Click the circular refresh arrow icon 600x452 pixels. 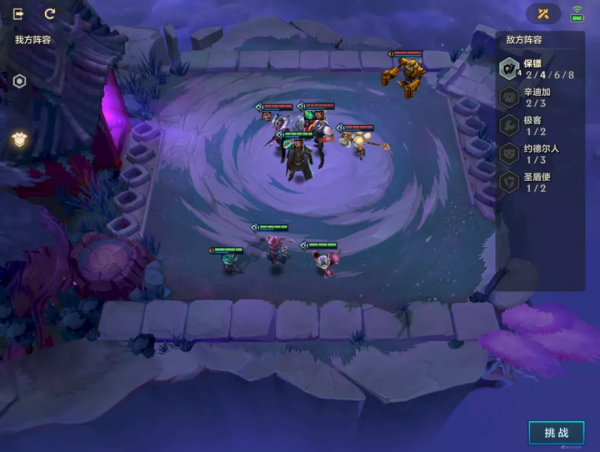(x=50, y=14)
